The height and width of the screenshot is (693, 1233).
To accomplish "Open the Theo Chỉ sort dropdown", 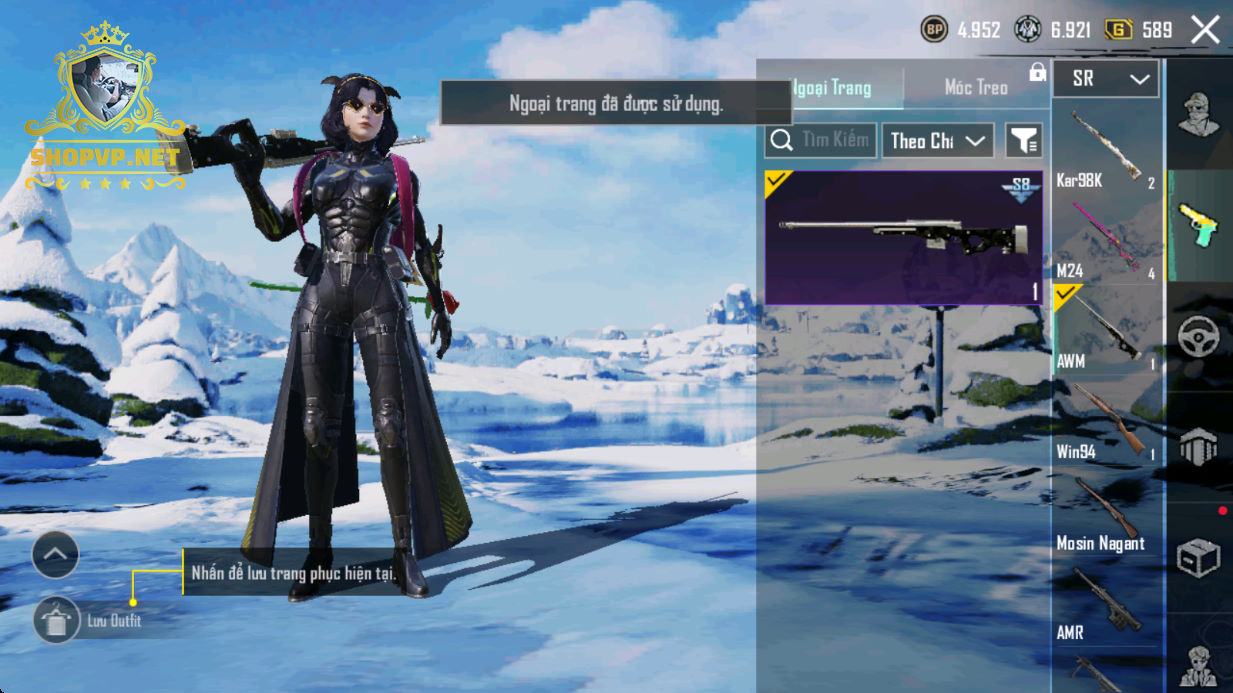I will point(937,141).
